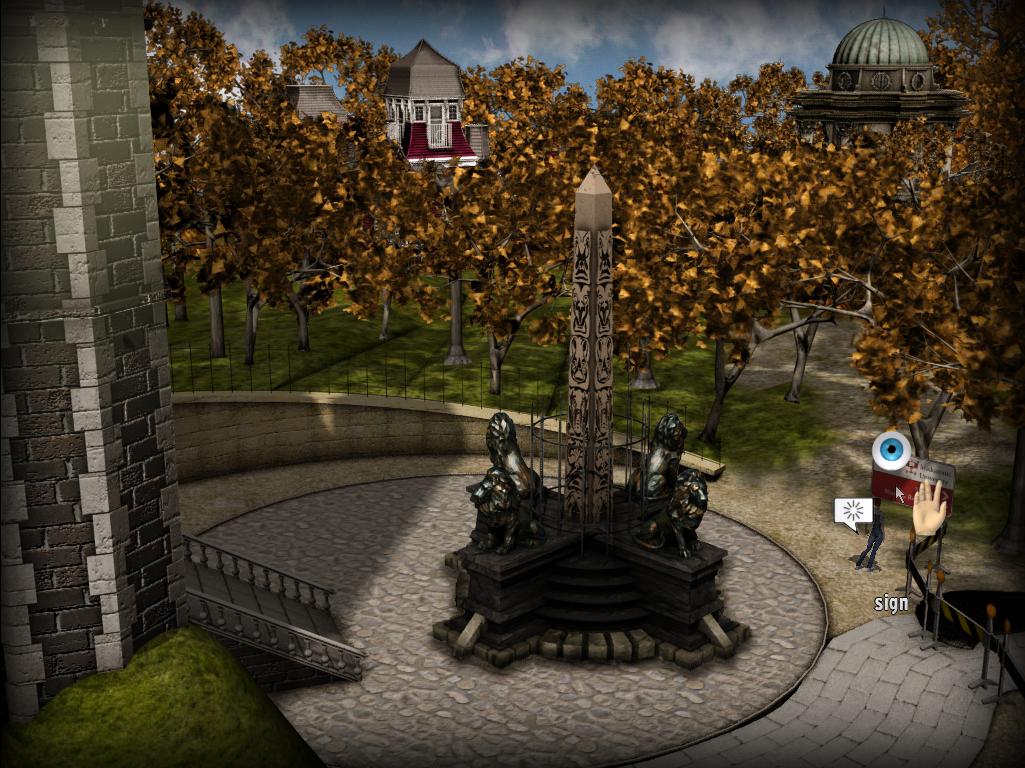Choose the eye icon to look at sign

[888, 451]
